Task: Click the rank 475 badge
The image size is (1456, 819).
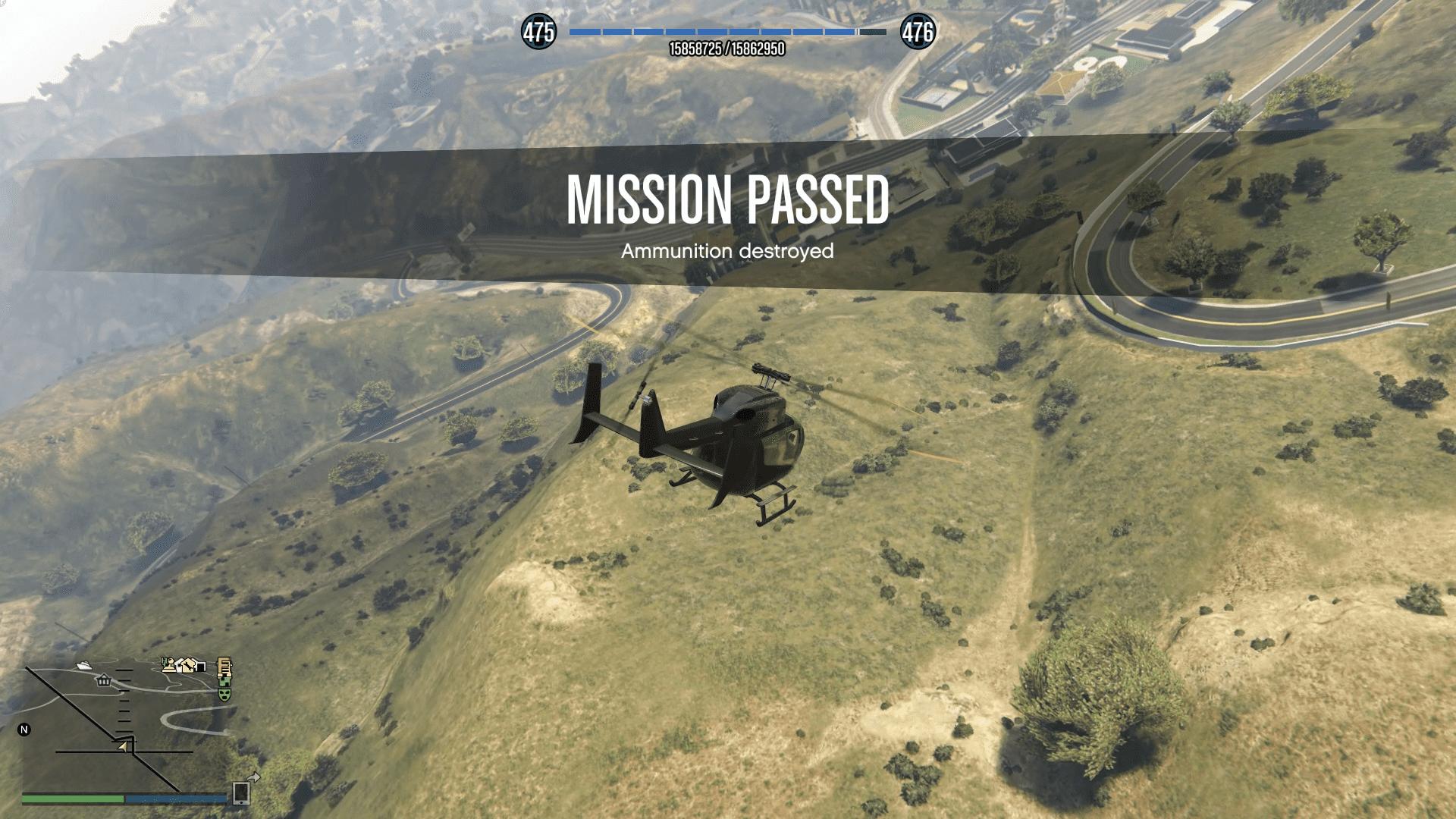Action: (x=538, y=32)
